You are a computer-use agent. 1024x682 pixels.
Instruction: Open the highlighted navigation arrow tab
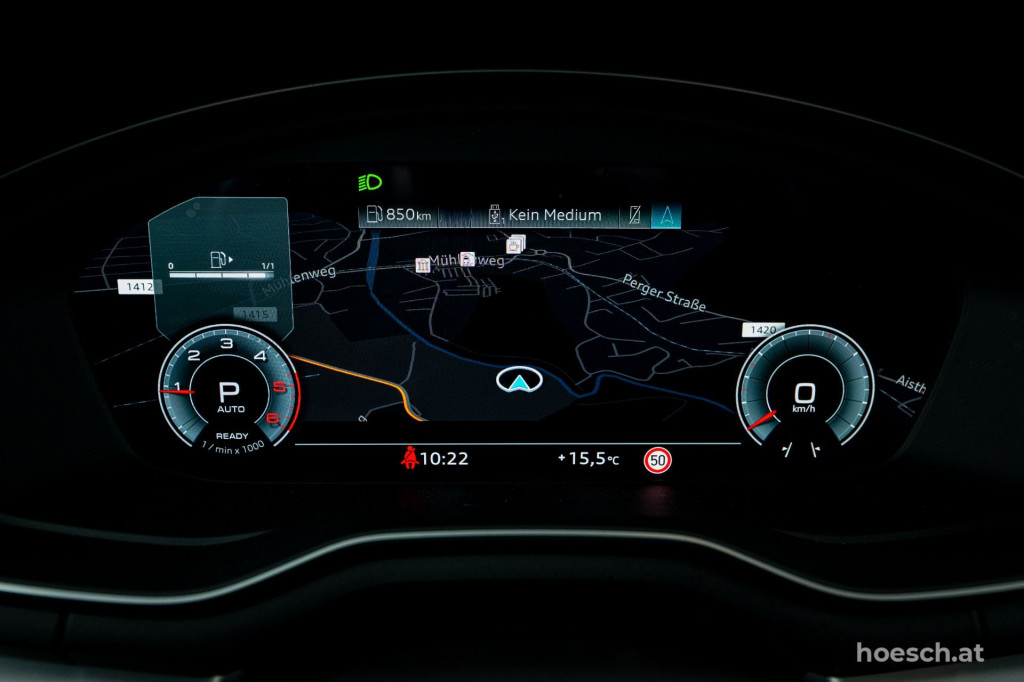click(x=666, y=215)
